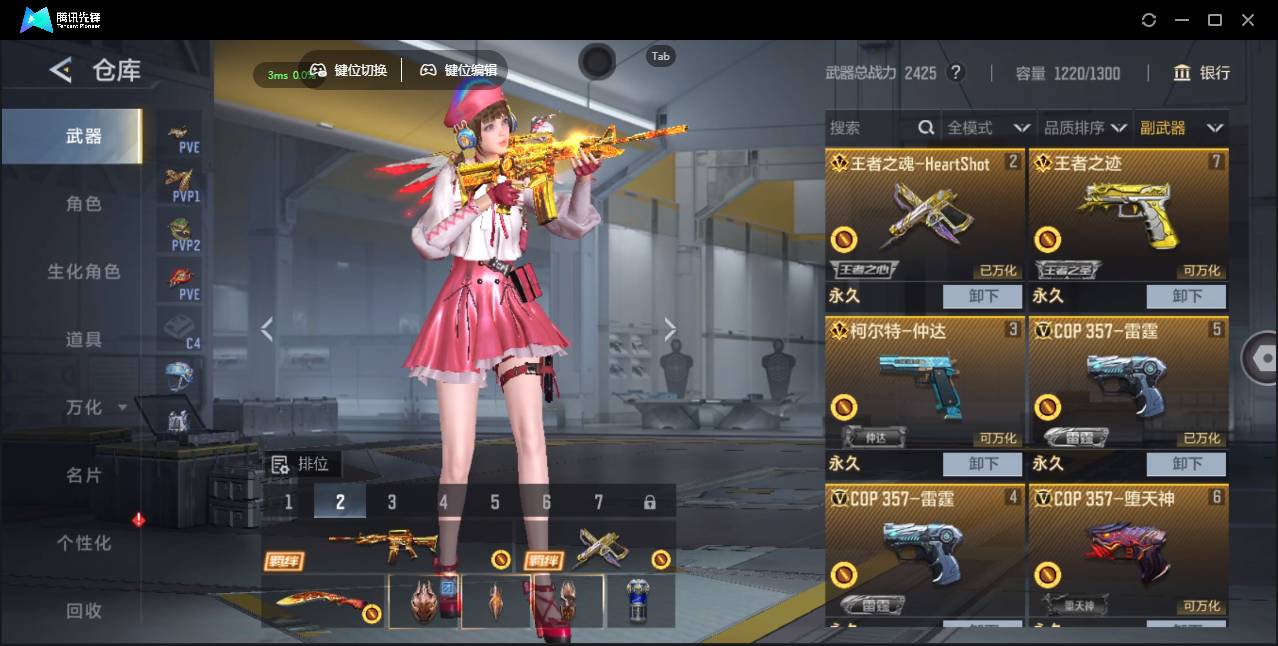Open the 品质排序 sort dropdown

point(1085,128)
